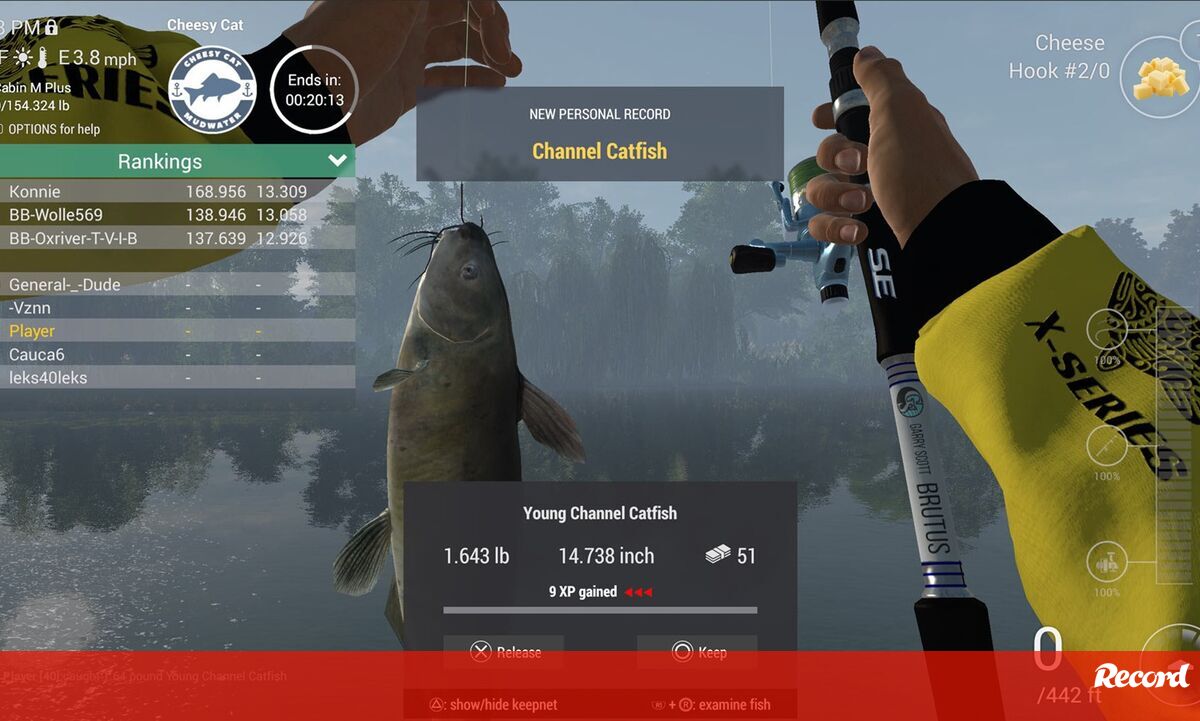Keep the caught catfish
Image resolution: width=1200 pixels, height=721 pixels.
(x=697, y=652)
